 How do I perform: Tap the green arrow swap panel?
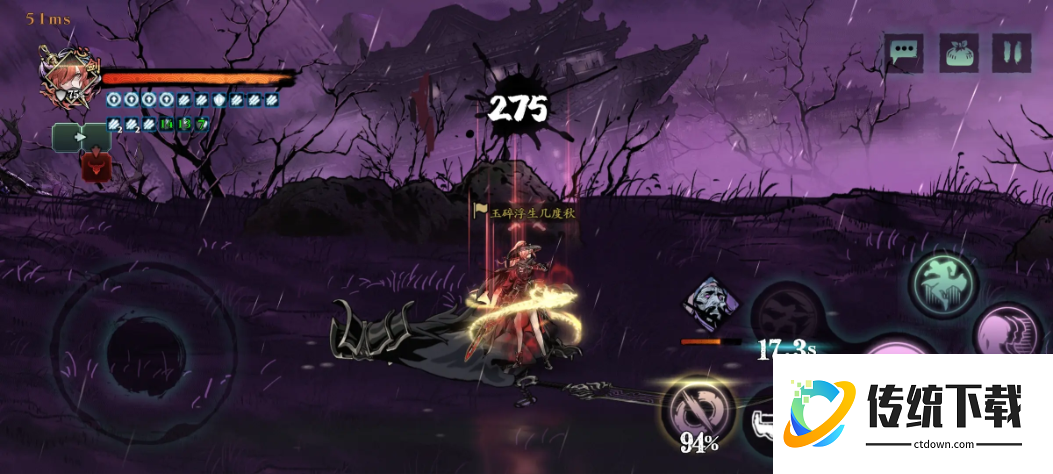pos(81,136)
